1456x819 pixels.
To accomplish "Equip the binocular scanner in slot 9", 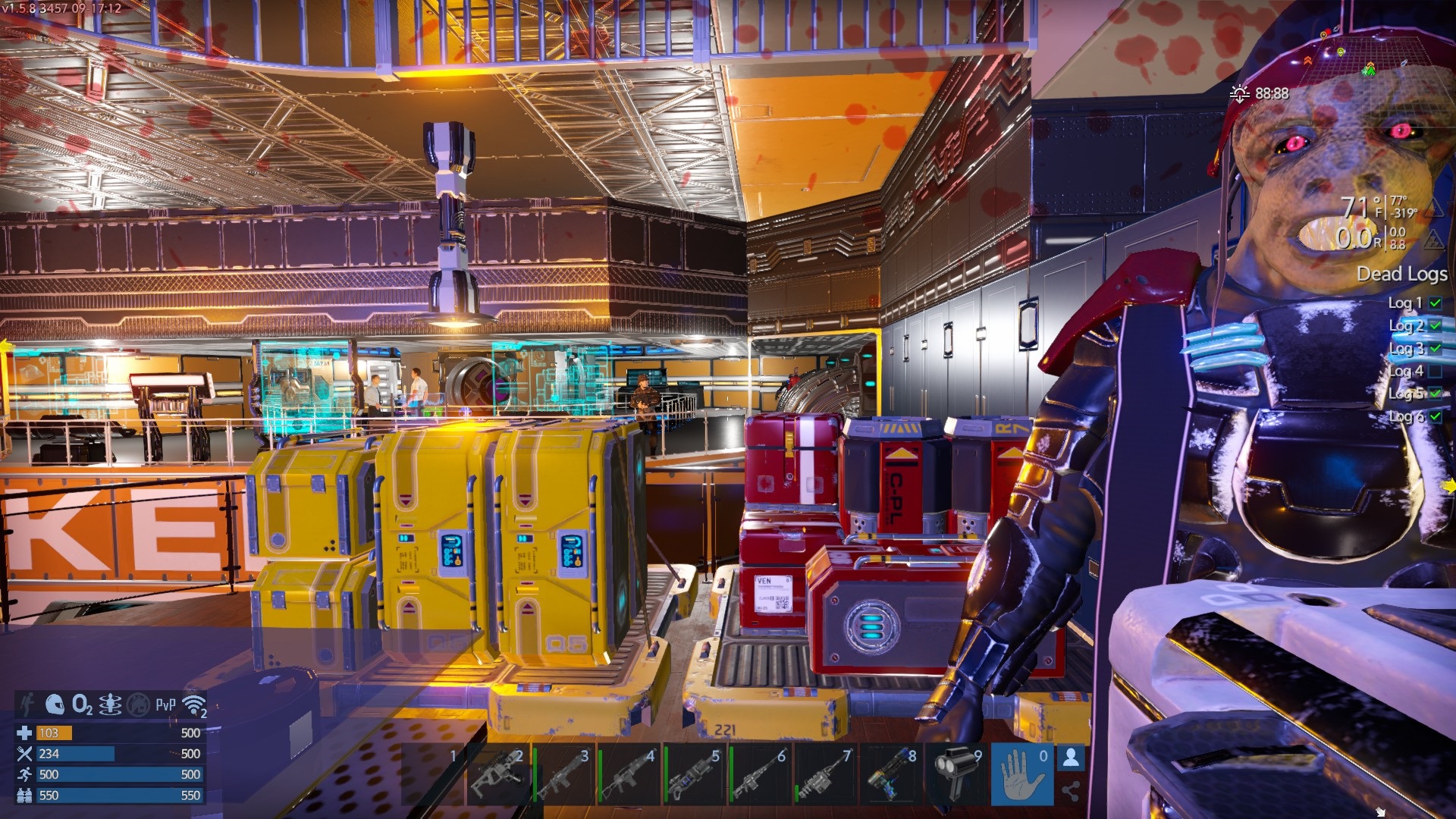I will click(x=957, y=775).
